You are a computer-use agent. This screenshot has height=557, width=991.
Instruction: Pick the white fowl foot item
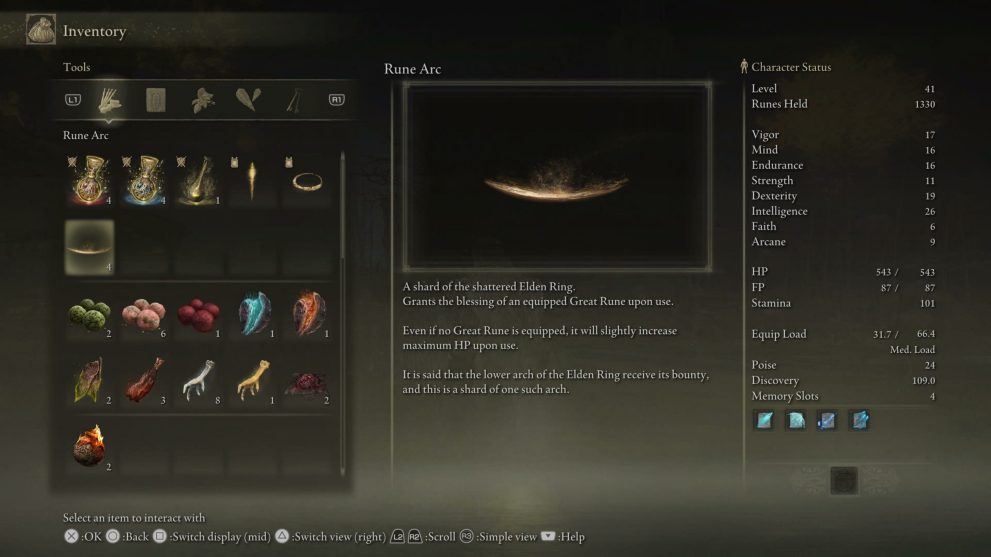coord(198,380)
